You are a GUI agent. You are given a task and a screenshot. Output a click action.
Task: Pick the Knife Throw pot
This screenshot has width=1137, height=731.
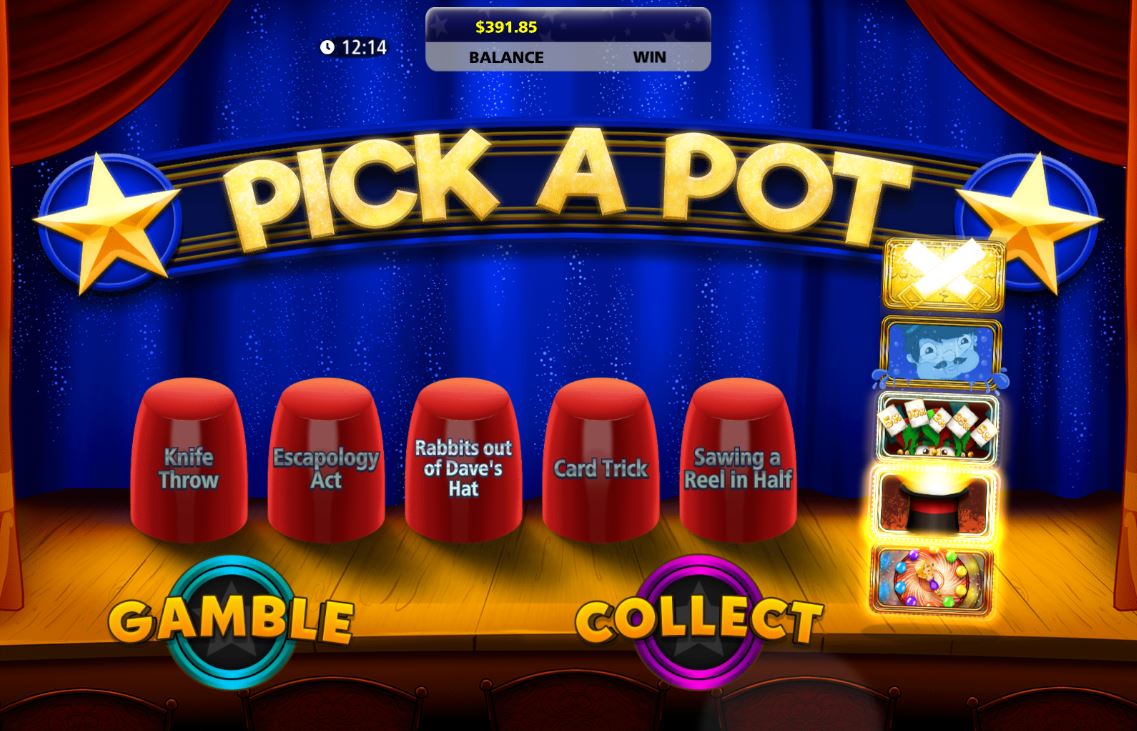[189, 462]
